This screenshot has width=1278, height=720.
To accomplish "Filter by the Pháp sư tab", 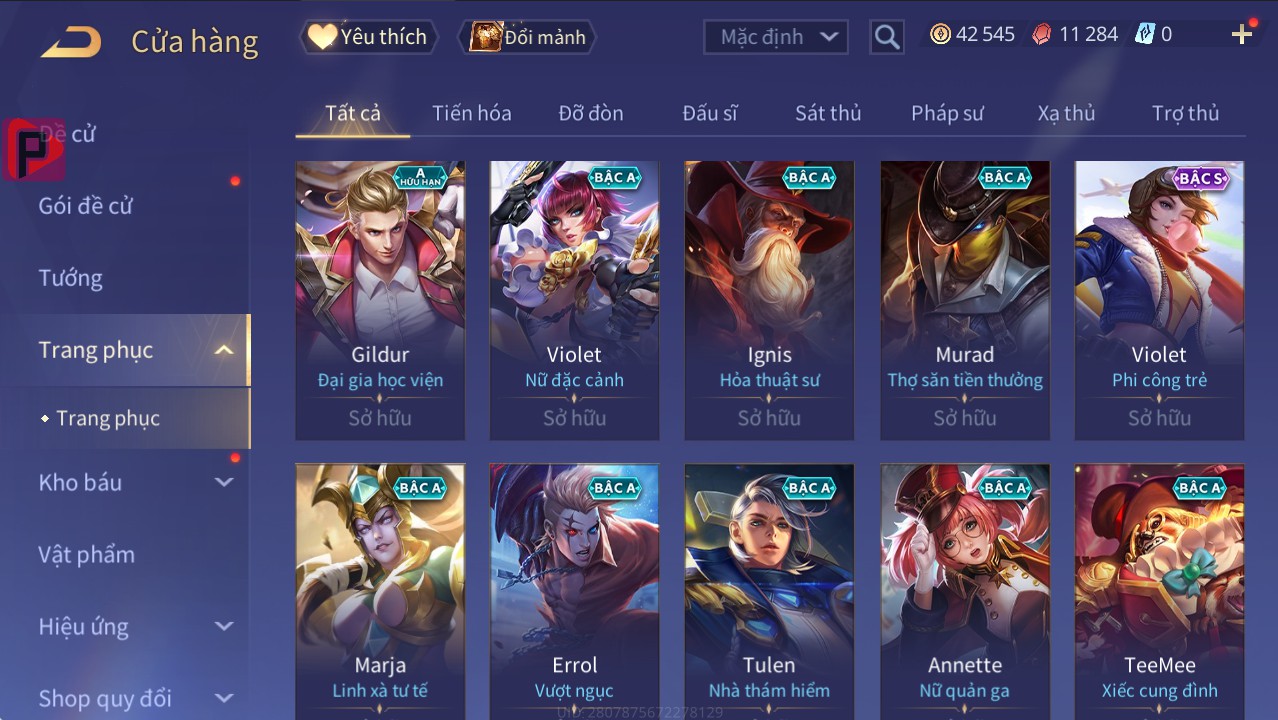I will click(x=947, y=113).
